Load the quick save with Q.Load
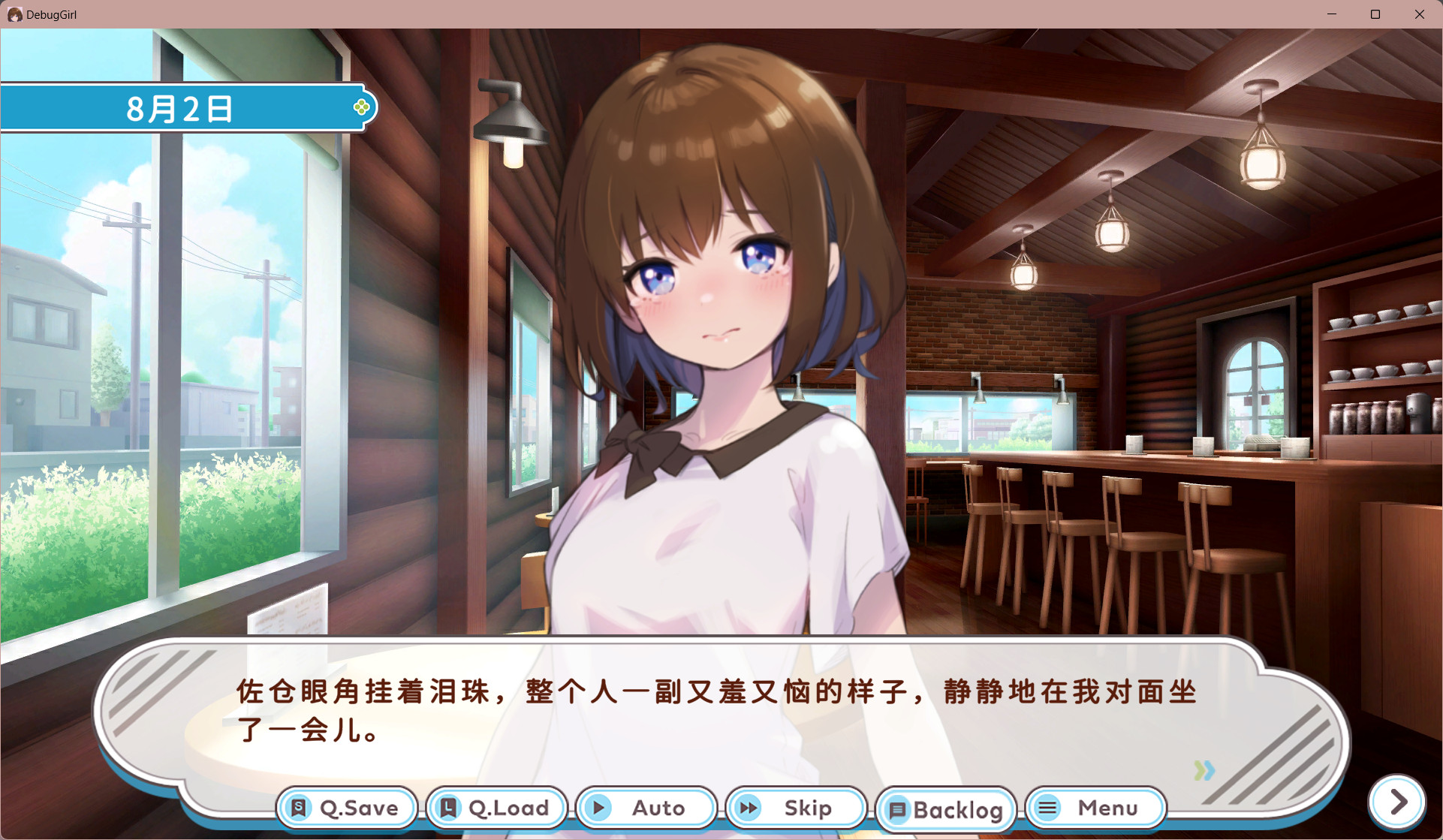The image size is (1443, 840). pyautogui.click(x=496, y=808)
